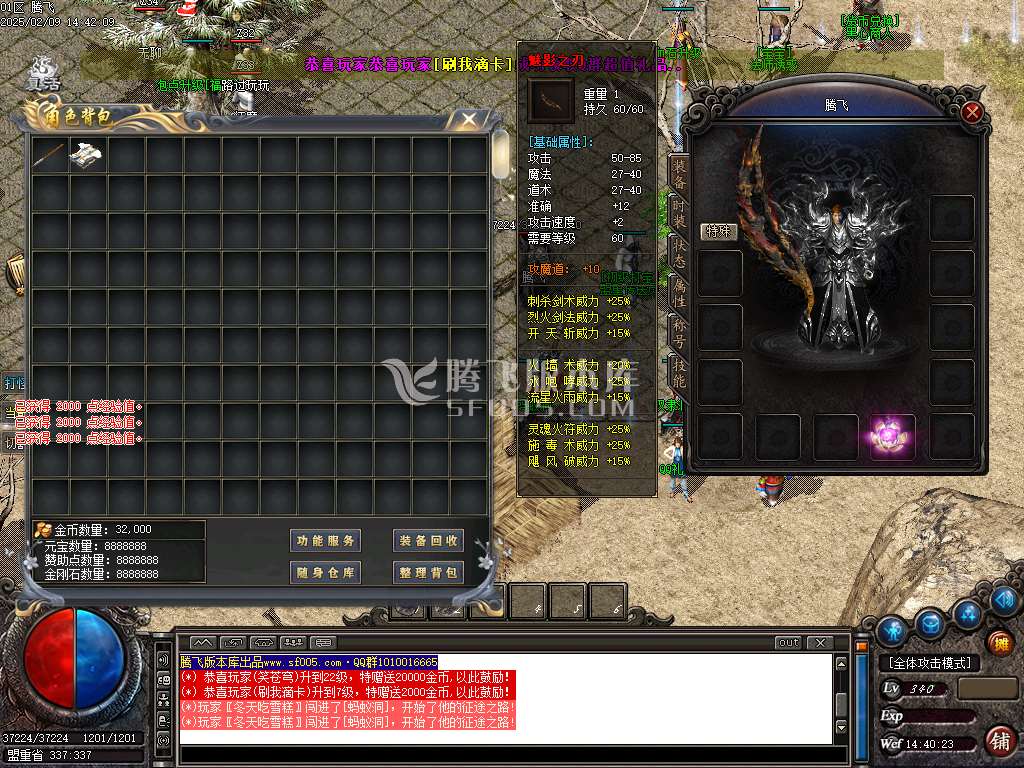This screenshot has height=768, width=1024.
Task: Close the chat window with X
Action: pyautogui.click(x=820, y=642)
